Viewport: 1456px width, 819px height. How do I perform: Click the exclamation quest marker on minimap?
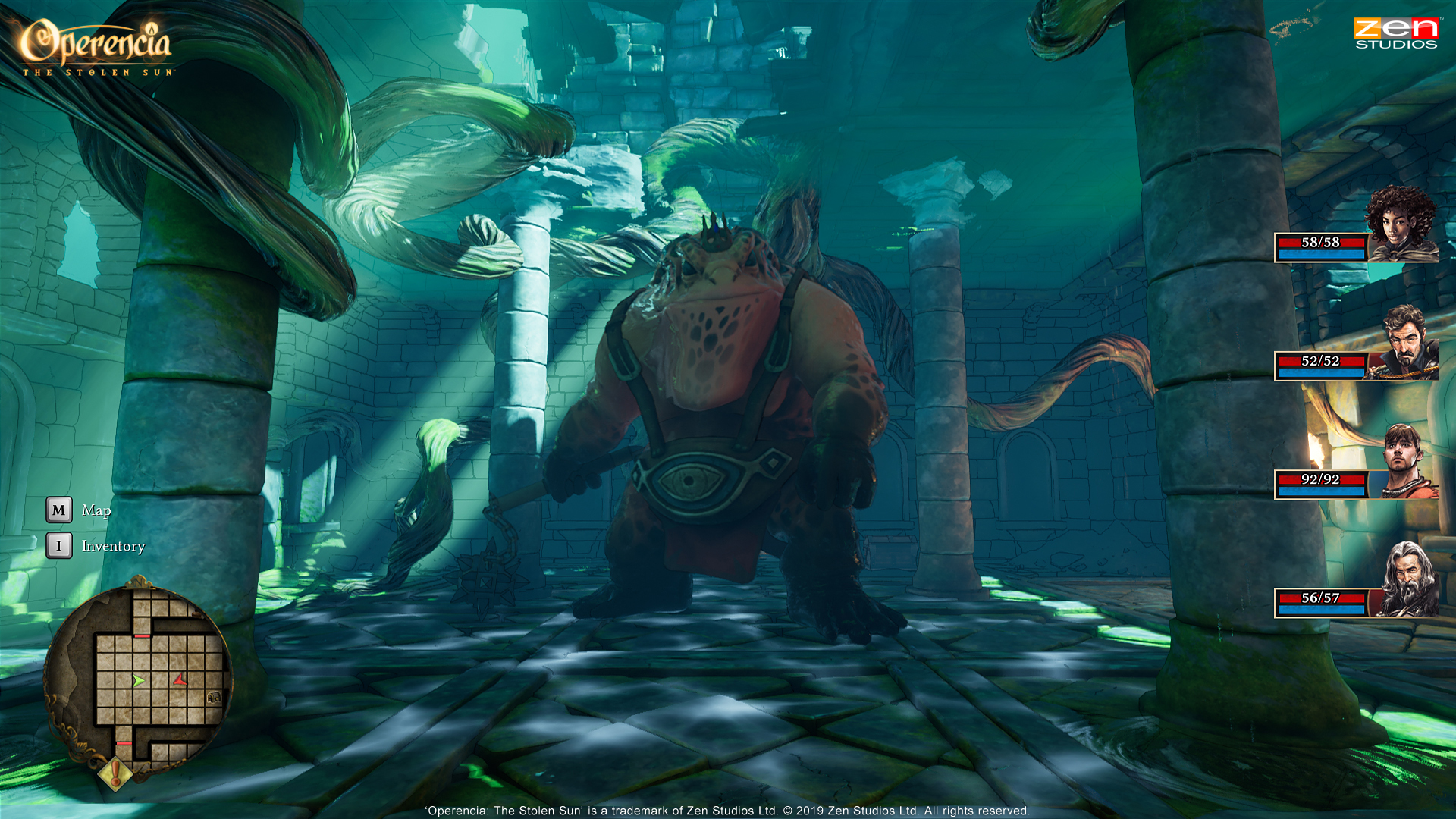click(115, 773)
